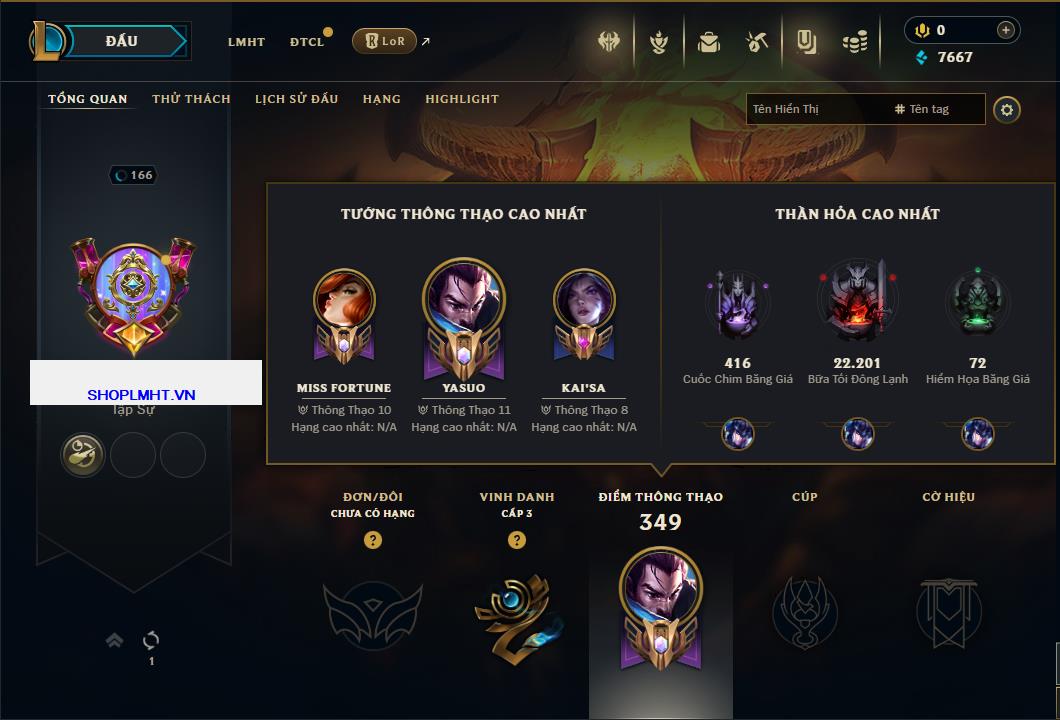Image resolution: width=1060 pixels, height=720 pixels.
Task: Click the Tên Hiển Thị search field
Action: pos(815,109)
